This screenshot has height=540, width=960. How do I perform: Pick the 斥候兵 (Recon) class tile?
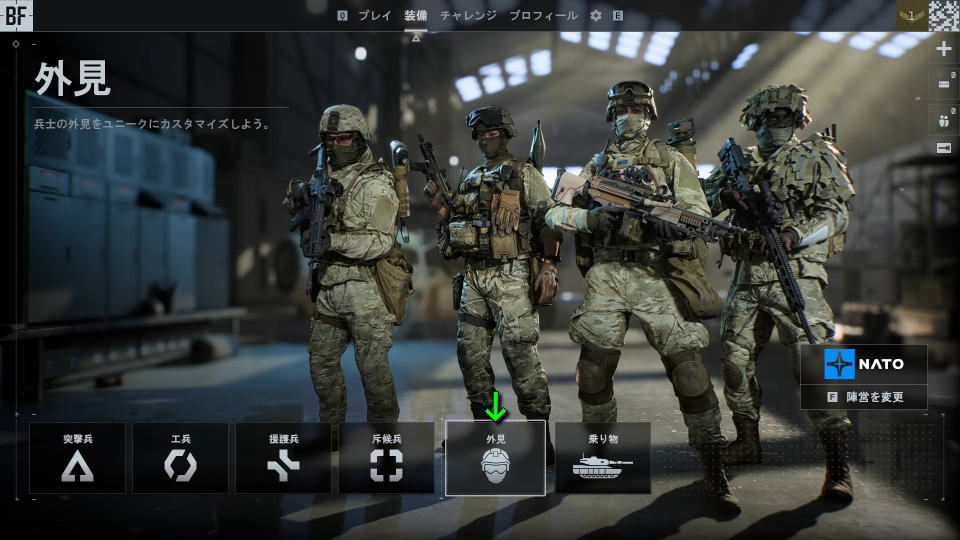point(386,458)
